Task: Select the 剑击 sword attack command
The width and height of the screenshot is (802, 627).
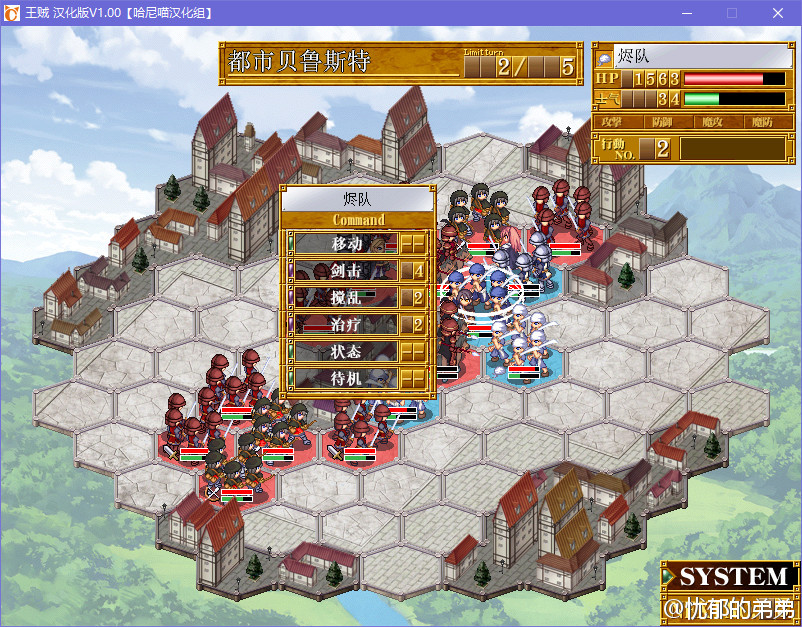Action: tap(346, 270)
